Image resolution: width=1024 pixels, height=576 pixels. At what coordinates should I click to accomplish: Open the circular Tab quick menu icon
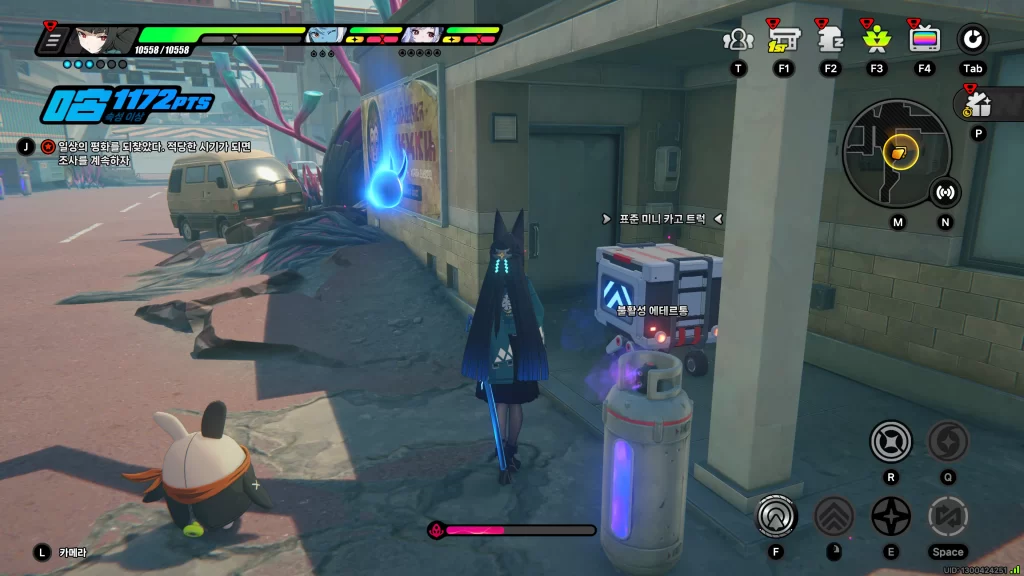click(972, 40)
